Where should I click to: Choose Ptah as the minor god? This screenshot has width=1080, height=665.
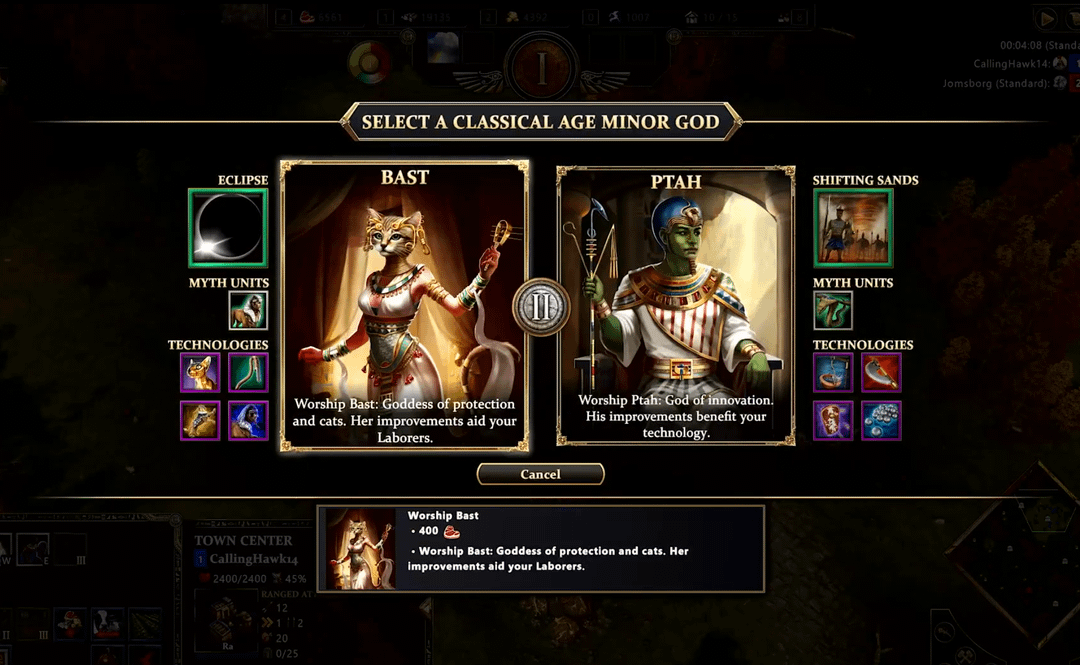coord(675,305)
